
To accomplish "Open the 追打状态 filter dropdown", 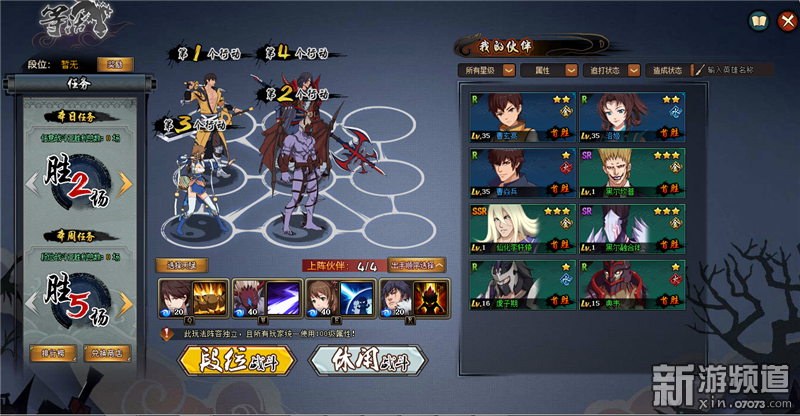I will click(x=611, y=70).
